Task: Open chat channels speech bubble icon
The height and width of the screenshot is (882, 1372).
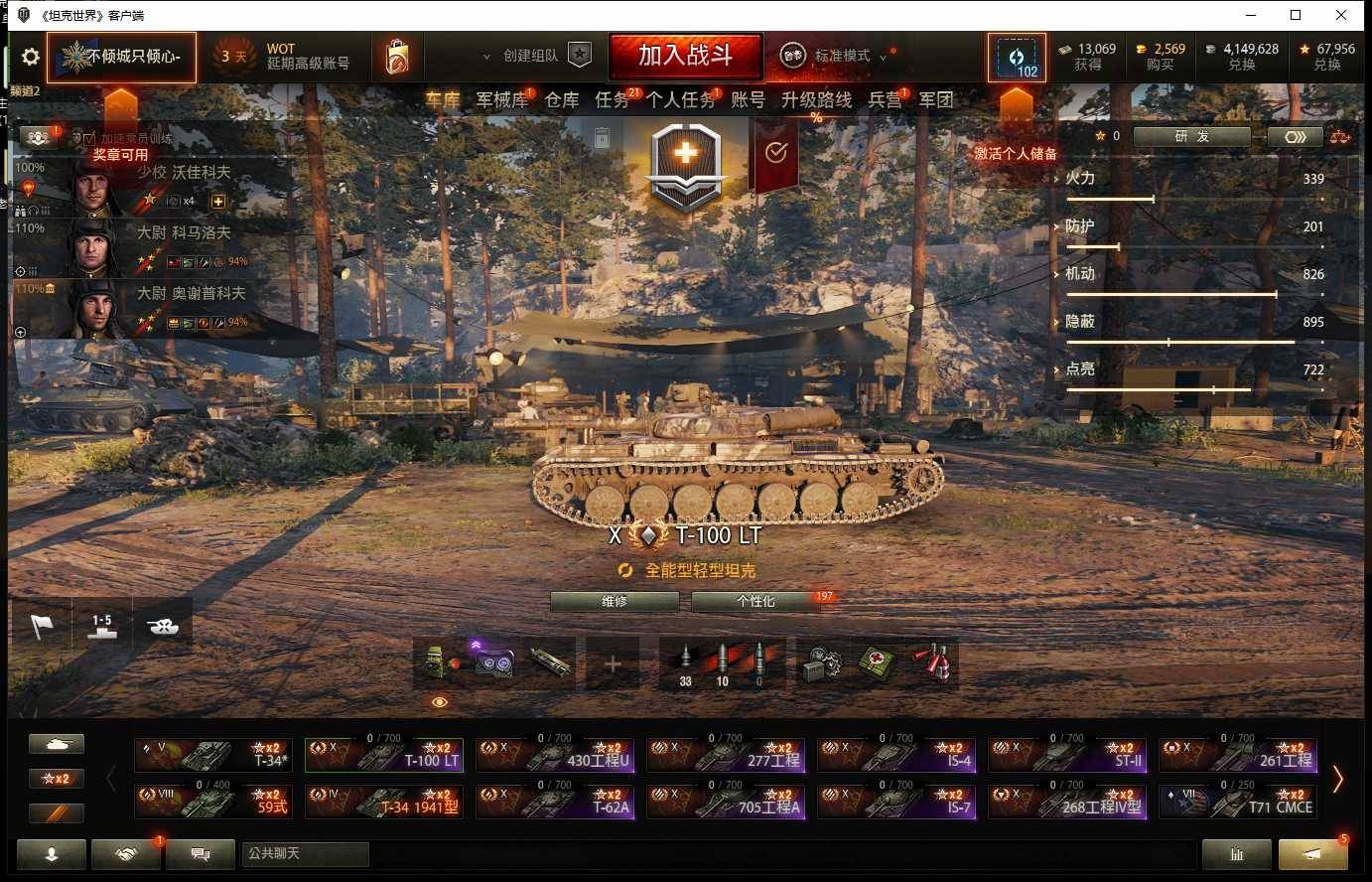Action: tap(200, 854)
